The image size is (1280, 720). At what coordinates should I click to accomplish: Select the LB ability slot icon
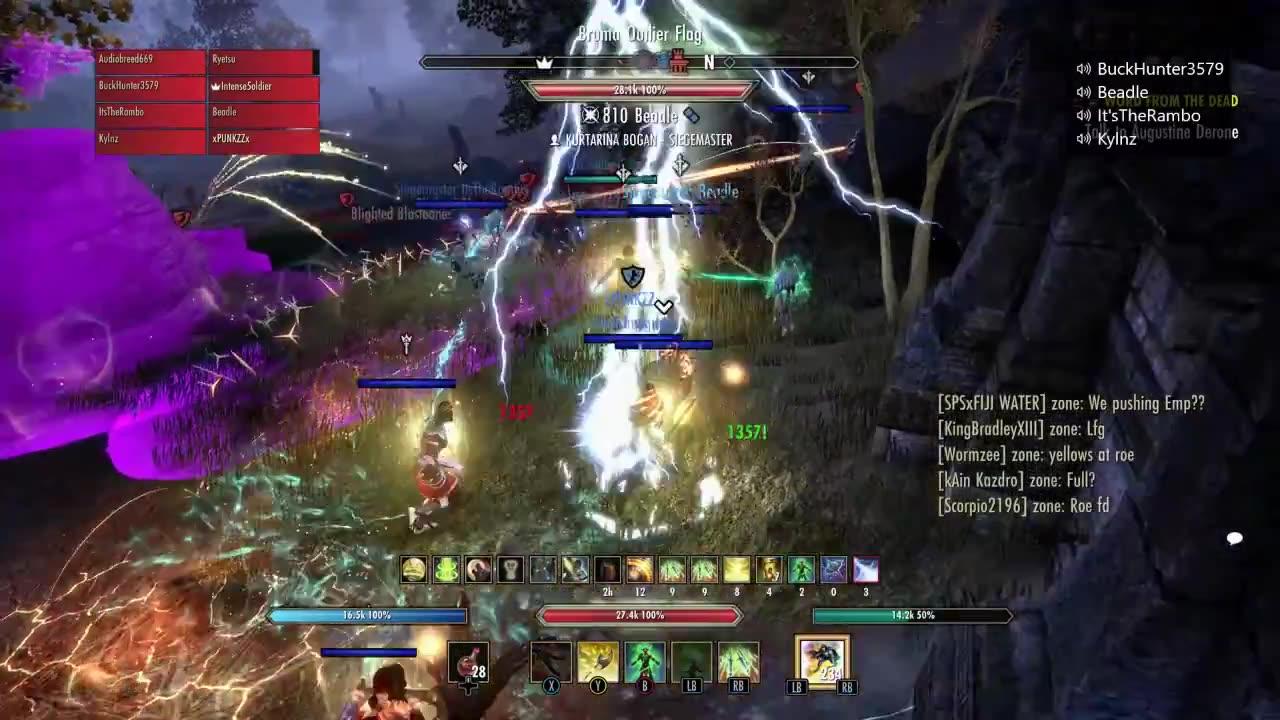[691, 662]
